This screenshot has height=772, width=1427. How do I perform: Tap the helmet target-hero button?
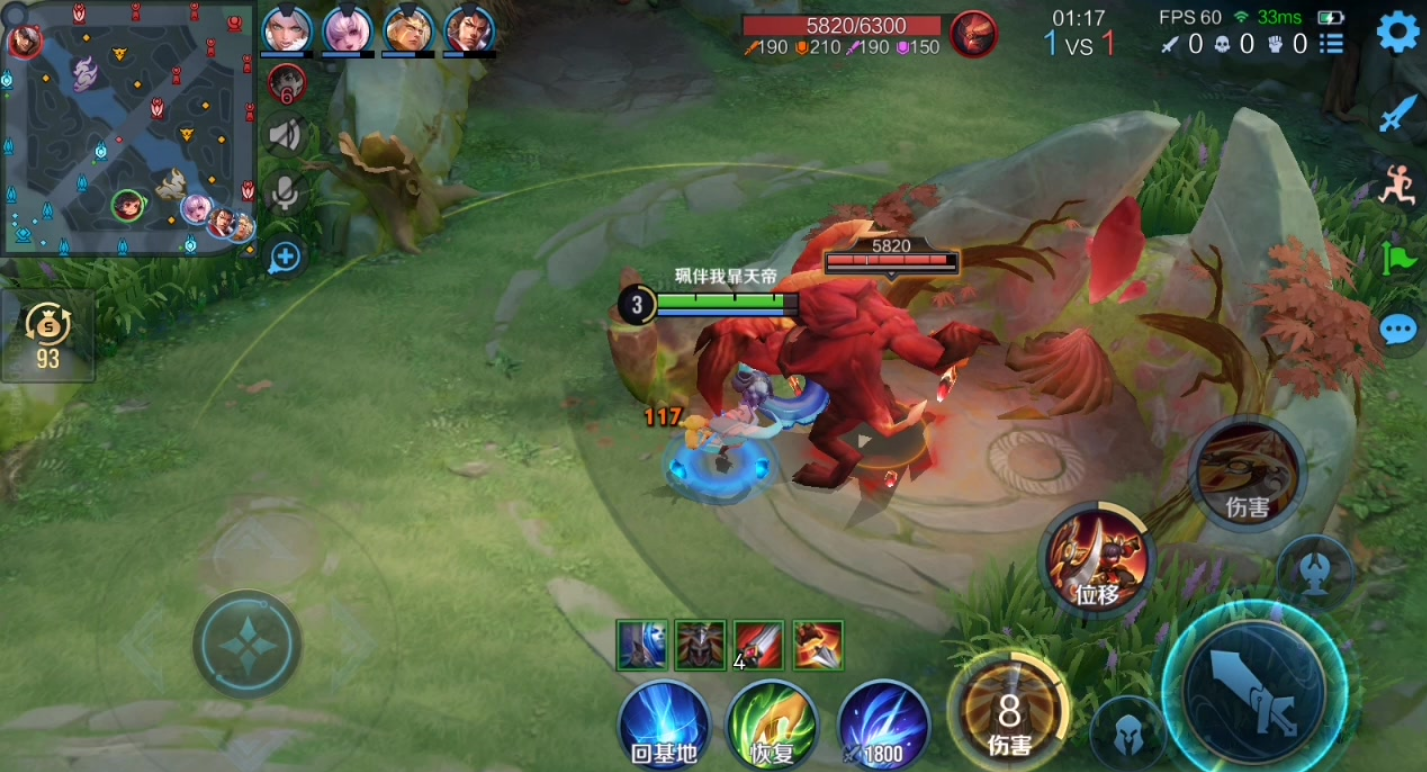1126,732
